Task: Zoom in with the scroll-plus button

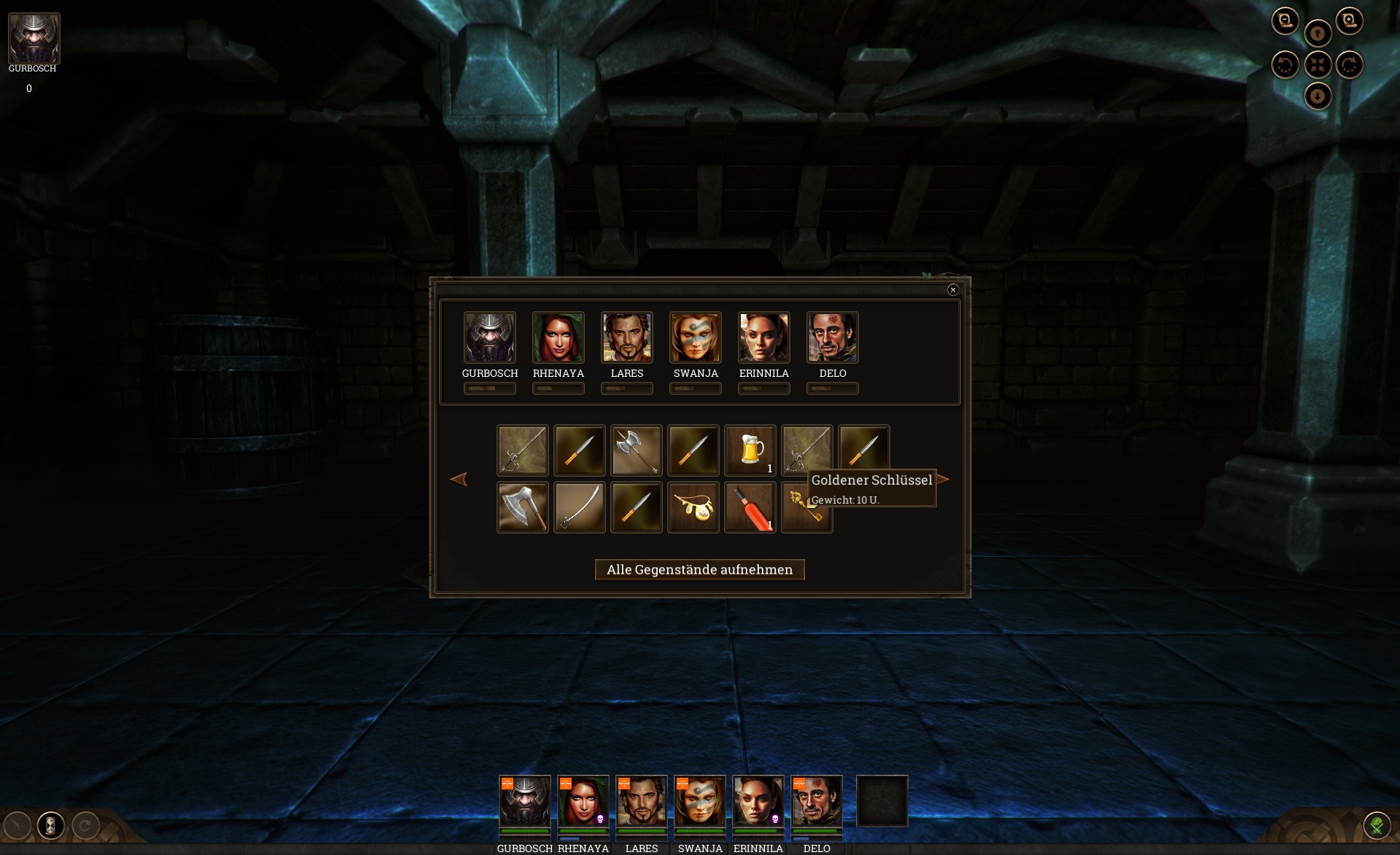Action: [1349, 20]
